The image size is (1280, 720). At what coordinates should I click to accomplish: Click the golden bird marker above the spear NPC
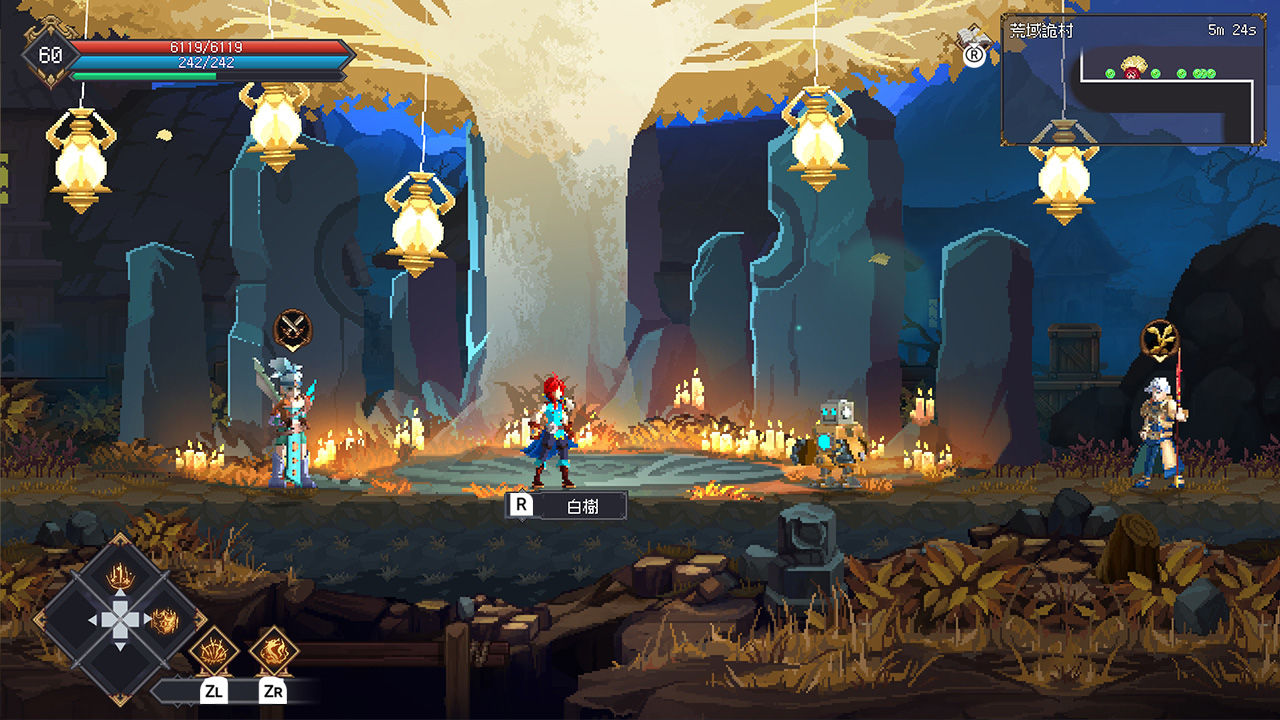click(x=1160, y=338)
